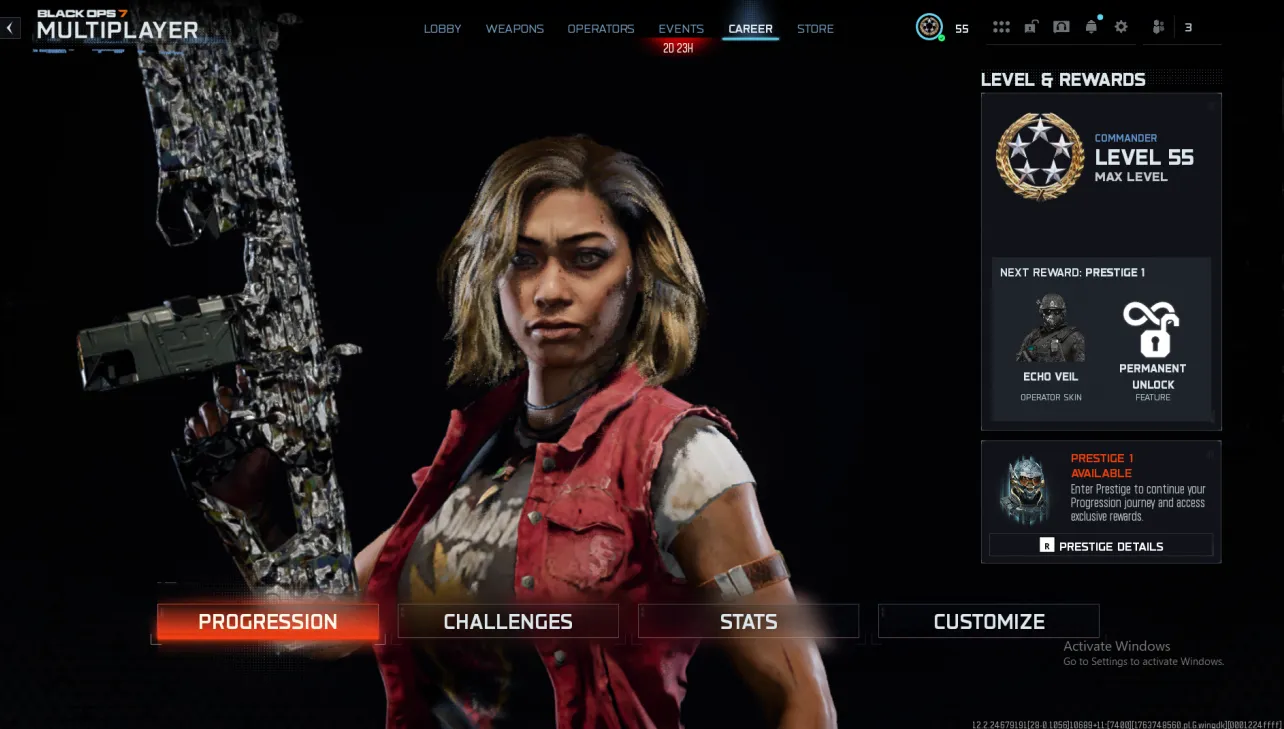Open the Stats section
1284x729 pixels.
(x=747, y=621)
